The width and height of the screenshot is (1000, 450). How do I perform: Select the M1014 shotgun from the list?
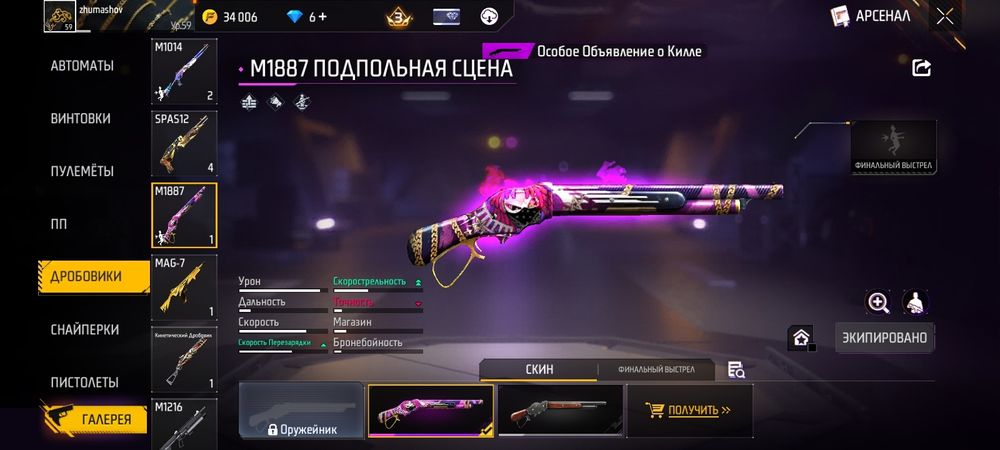point(184,73)
